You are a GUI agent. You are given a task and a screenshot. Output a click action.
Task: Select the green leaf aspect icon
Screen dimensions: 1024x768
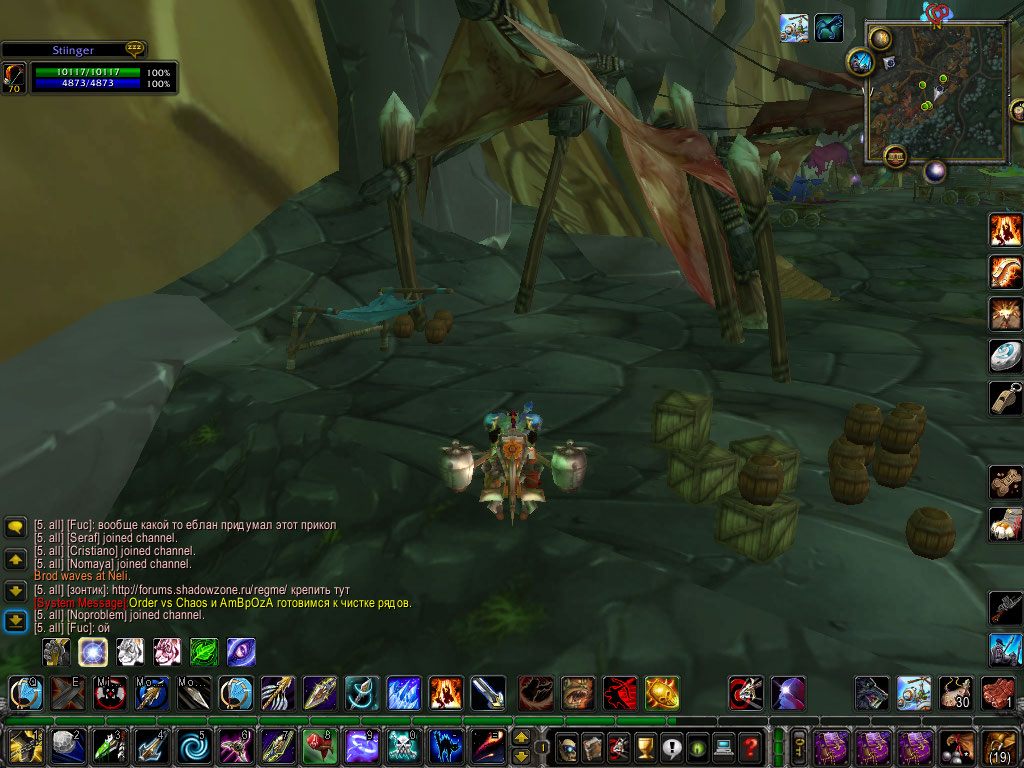(x=204, y=652)
